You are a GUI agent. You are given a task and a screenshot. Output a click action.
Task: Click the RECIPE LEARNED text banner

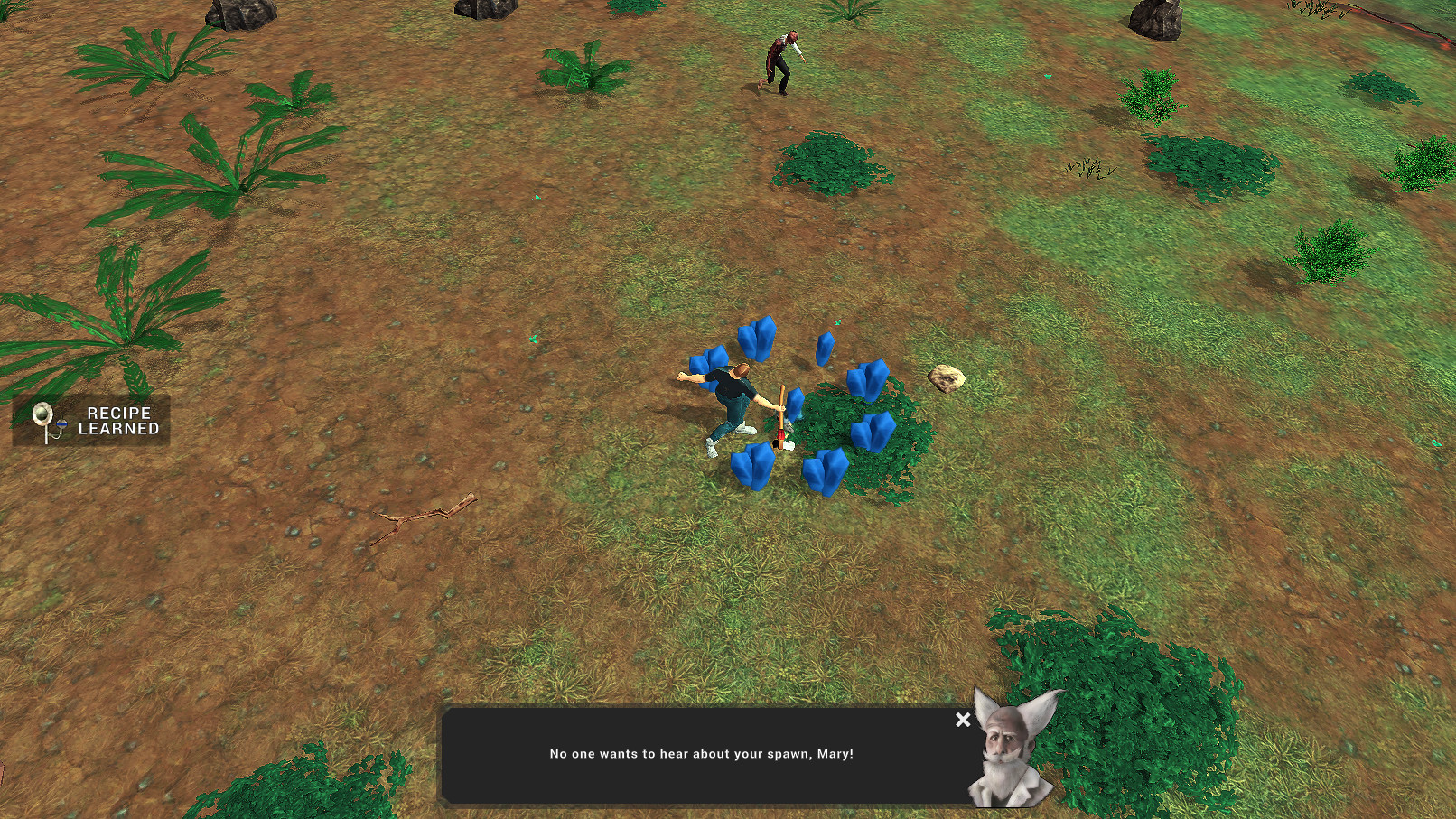point(118,421)
